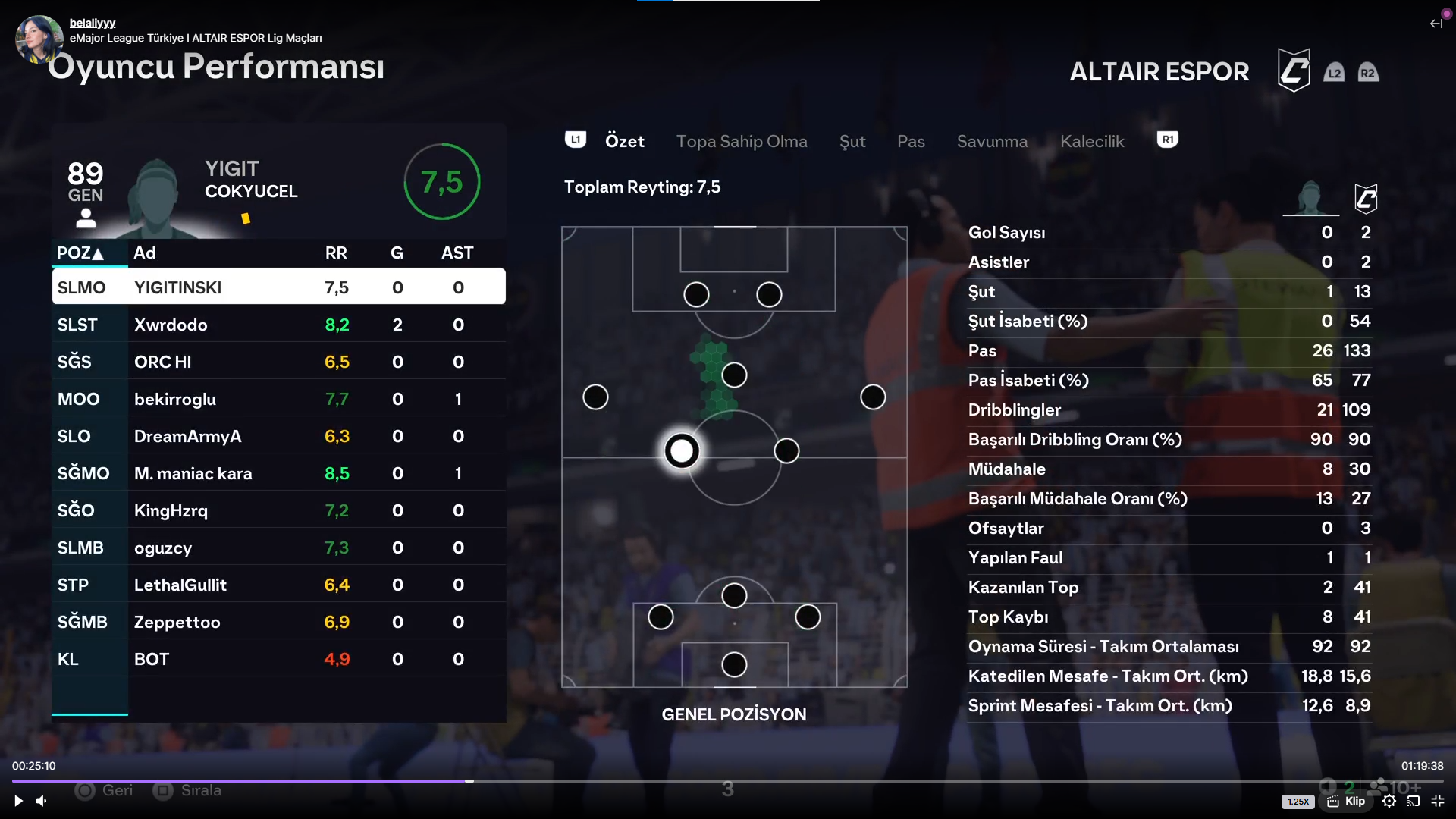This screenshot has height=819, width=1456.
Task: Select bekirroglu from the player list
Action: (278, 399)
